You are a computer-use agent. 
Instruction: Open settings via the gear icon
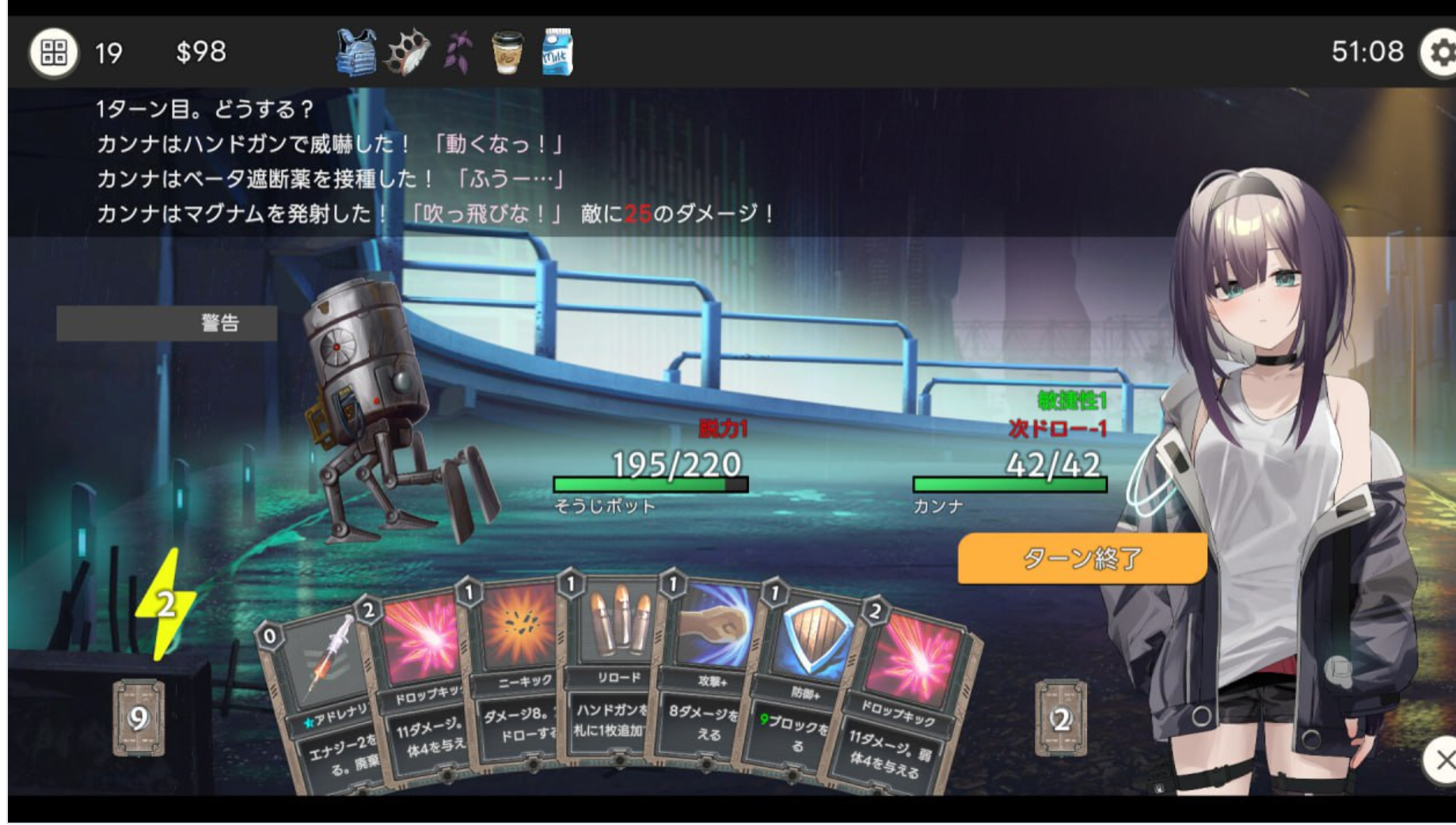pyautogui.click(x=1440, y=53)
